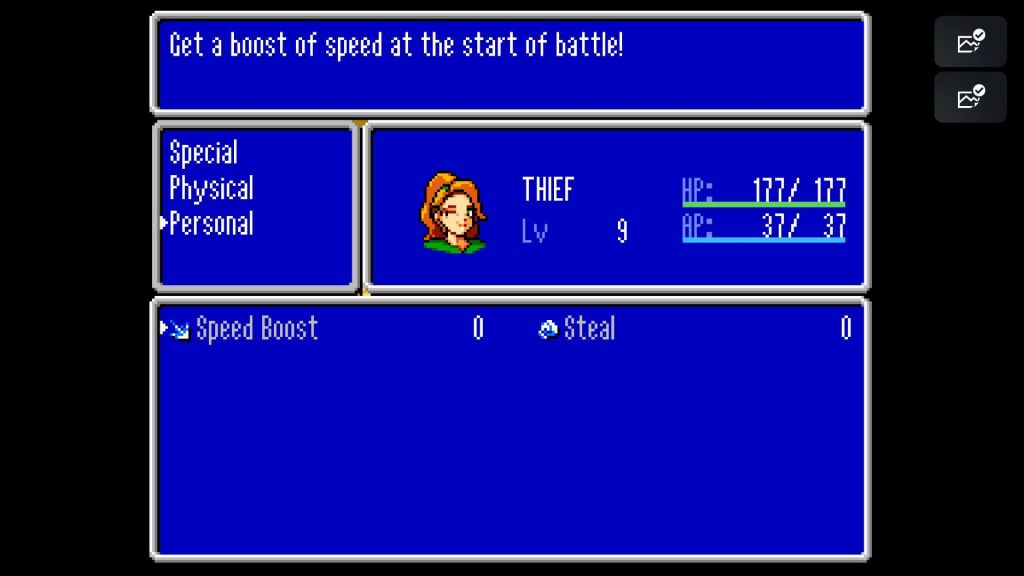Click the Thief character portrait
The width and height of the screenshot is (1024, 576).
(453, 212)
